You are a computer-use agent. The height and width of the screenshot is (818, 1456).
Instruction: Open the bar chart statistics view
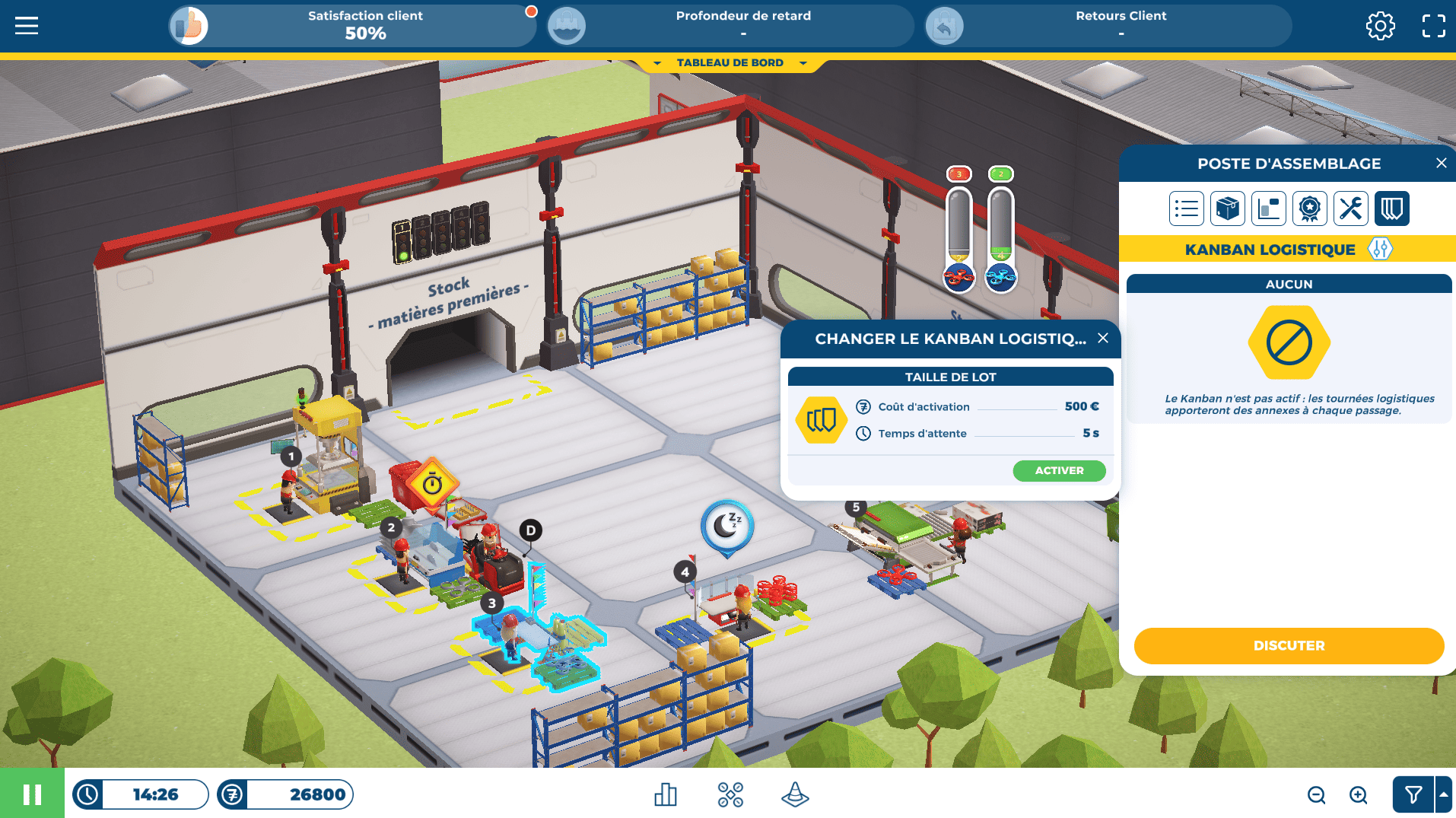point(666,795)
